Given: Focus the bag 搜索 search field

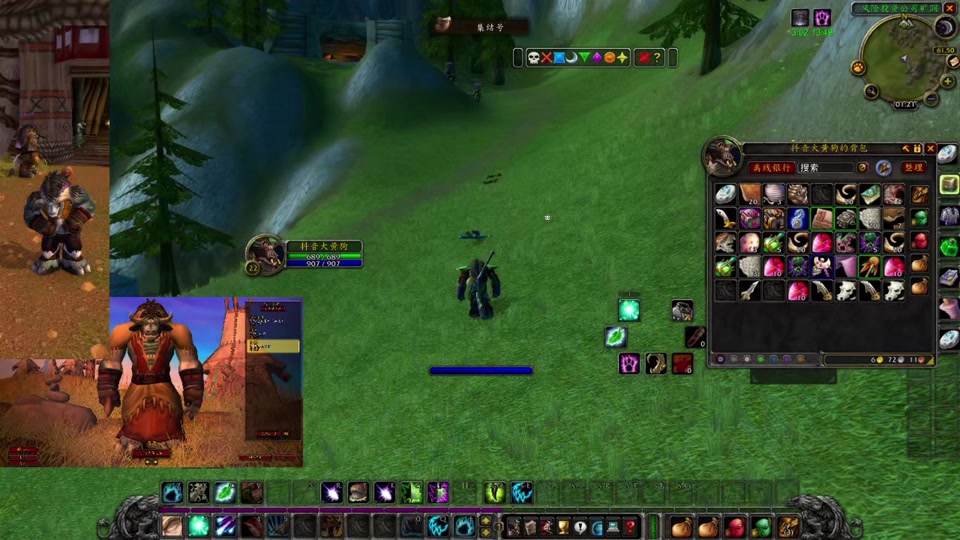Looking at the screenshot, I should (x=826, y=168).
